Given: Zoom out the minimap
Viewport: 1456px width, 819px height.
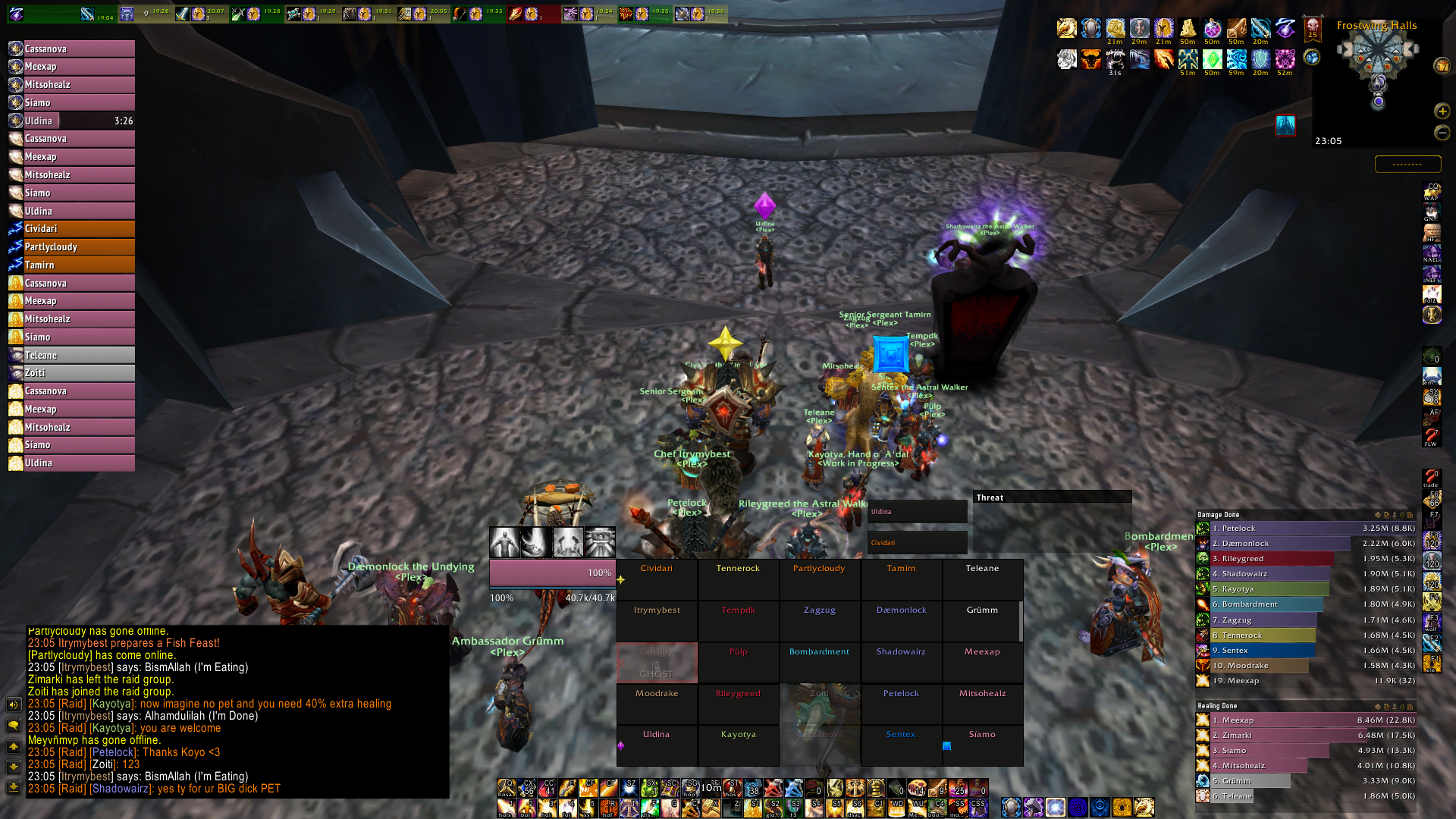Looking at the screenshot, I should [1442, 133].
